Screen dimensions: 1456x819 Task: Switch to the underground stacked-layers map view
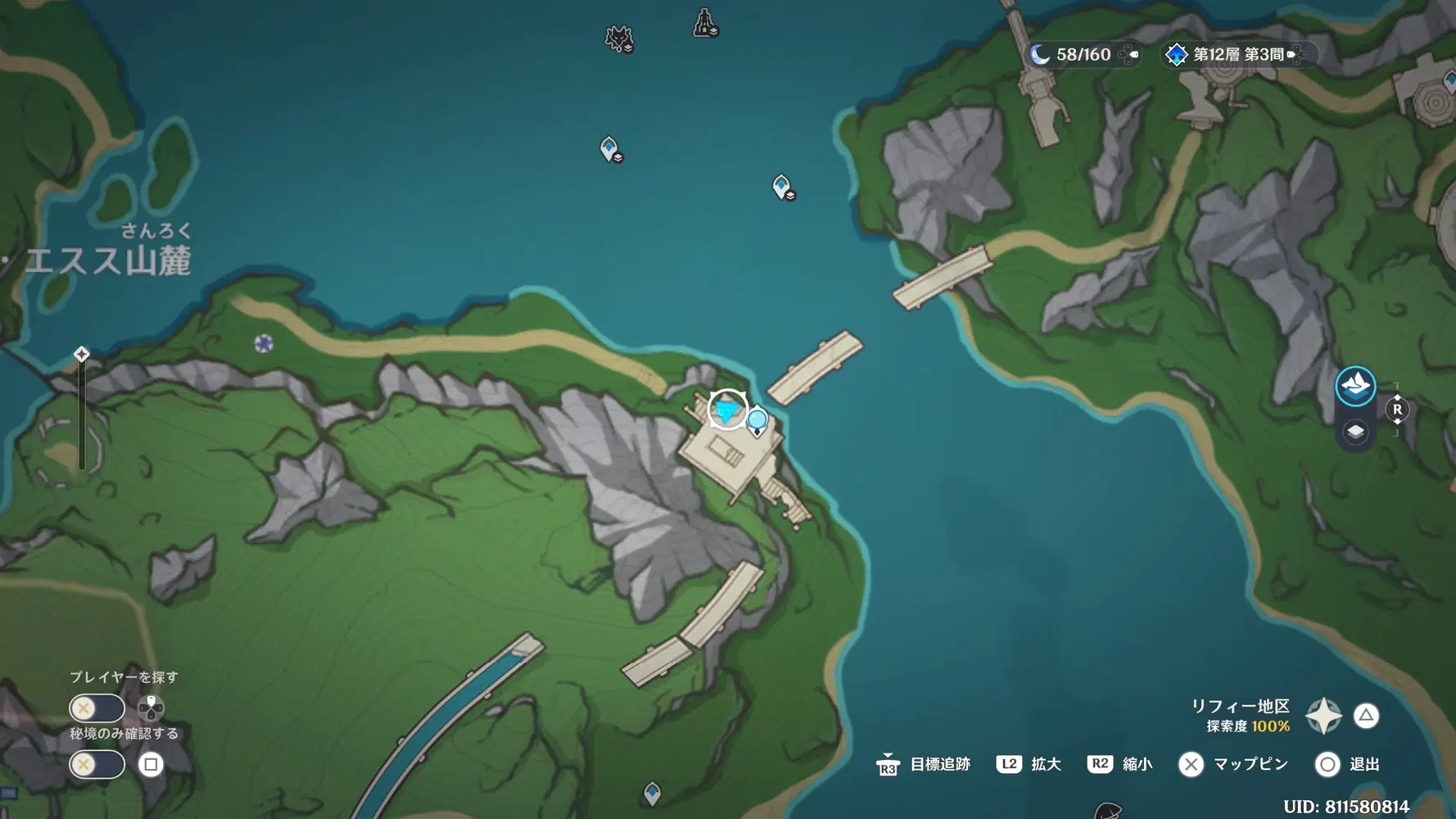(x=1355, y=432)
